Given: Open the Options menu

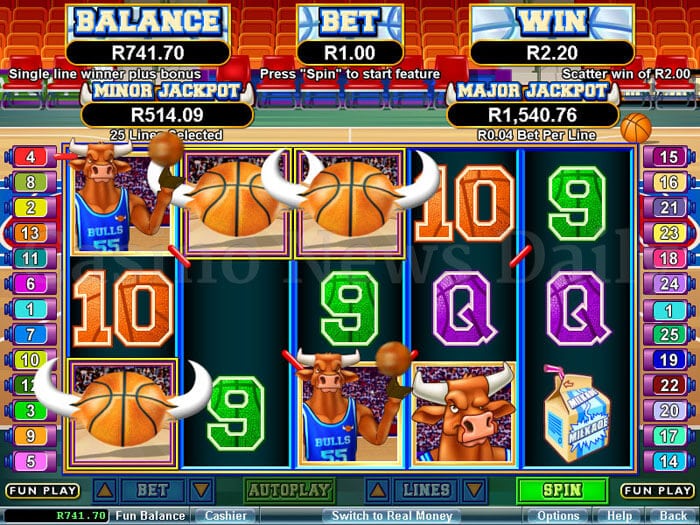Looking at the screenshot, I should point(558,516).
